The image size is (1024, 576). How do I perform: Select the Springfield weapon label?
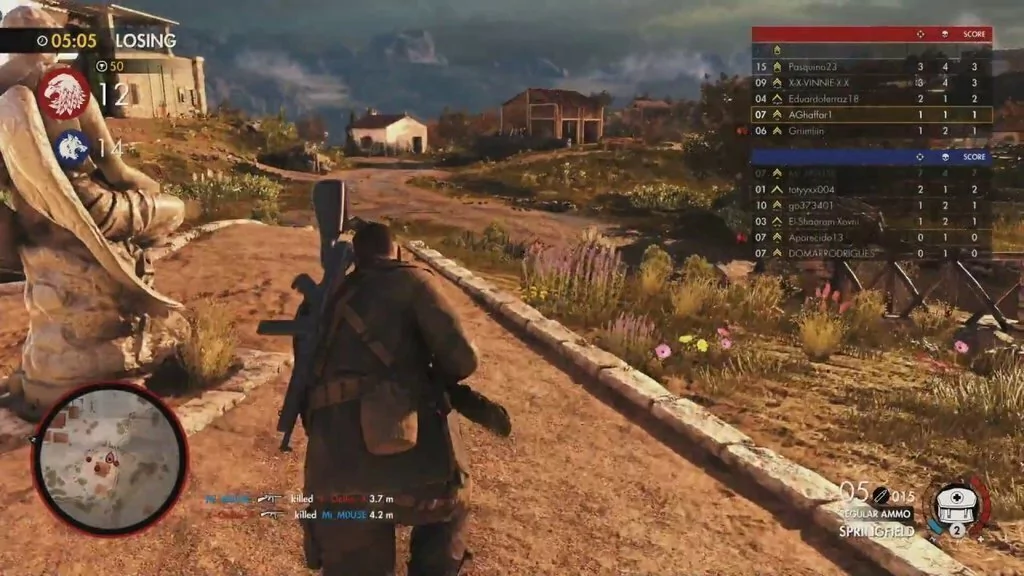click(876, 532)
